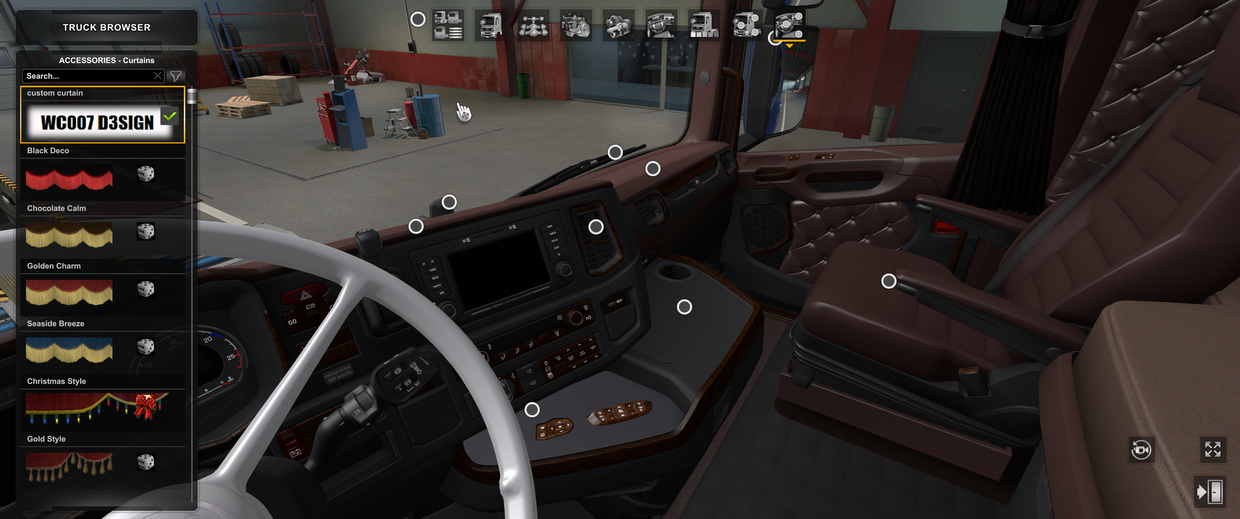Choose the Seaside Breeze curtain
The width and height of the screenshot is (1240, 519).
(x=70, y=350)
